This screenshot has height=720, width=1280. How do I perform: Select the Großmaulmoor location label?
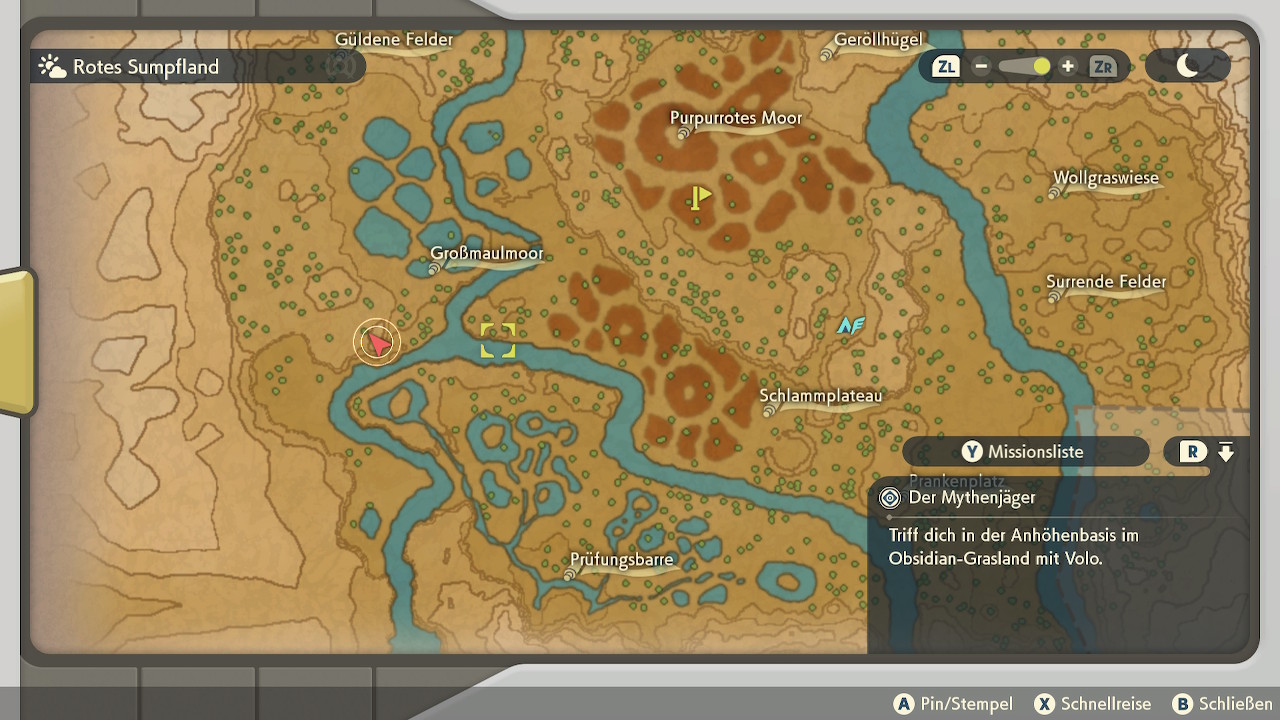tap(487, 254)
